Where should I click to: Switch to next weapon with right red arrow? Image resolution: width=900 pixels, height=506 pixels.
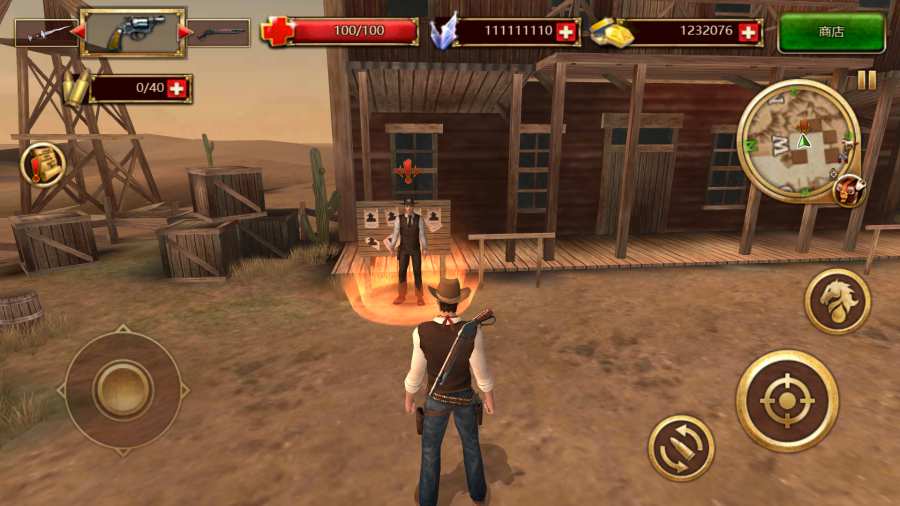pyautogui.click(x=185, y=32)
